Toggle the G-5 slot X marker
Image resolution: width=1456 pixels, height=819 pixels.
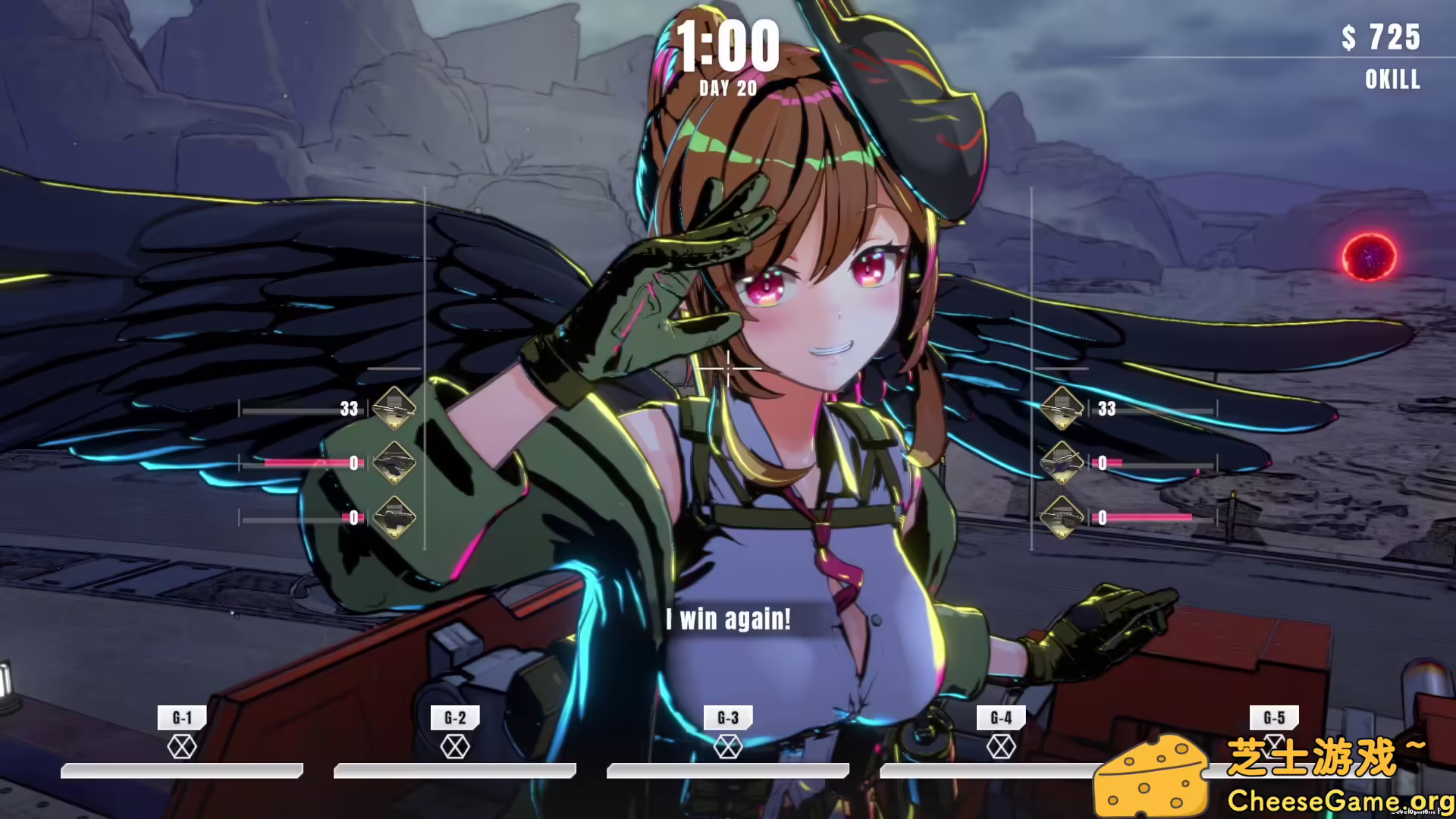coord(1276,746)
